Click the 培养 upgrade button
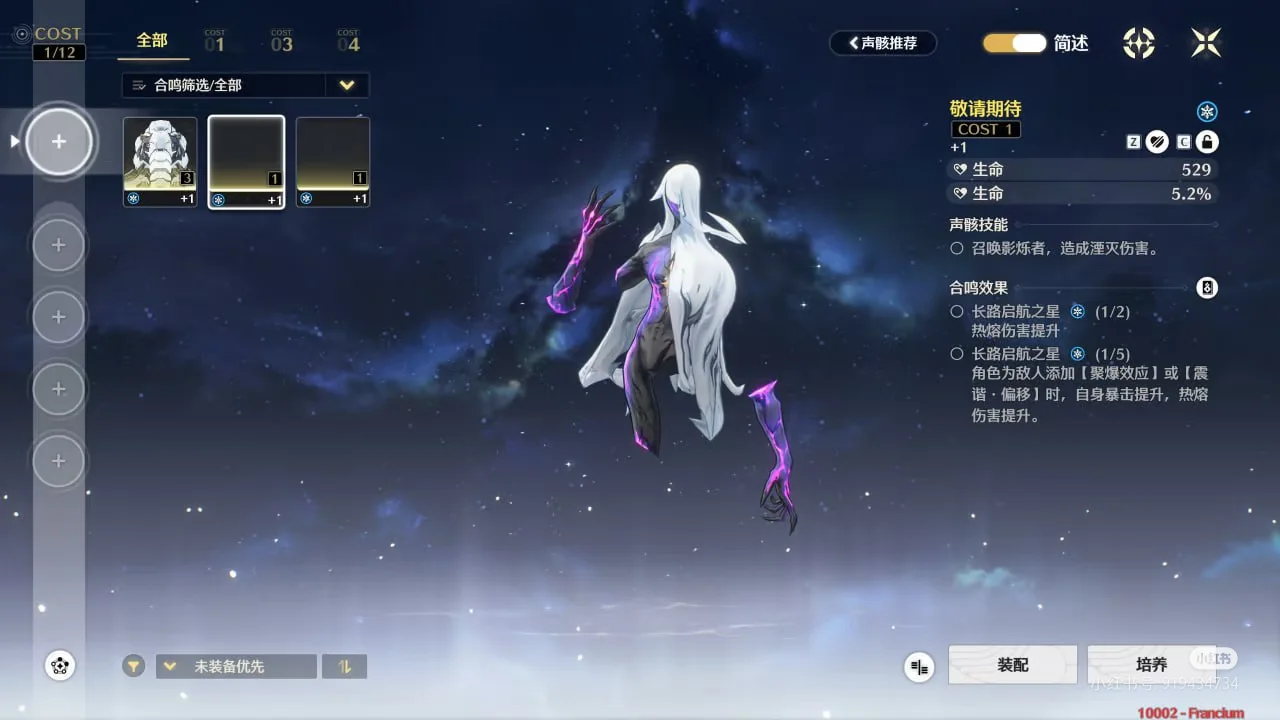1280x720 pixels. click(1151, 665)
